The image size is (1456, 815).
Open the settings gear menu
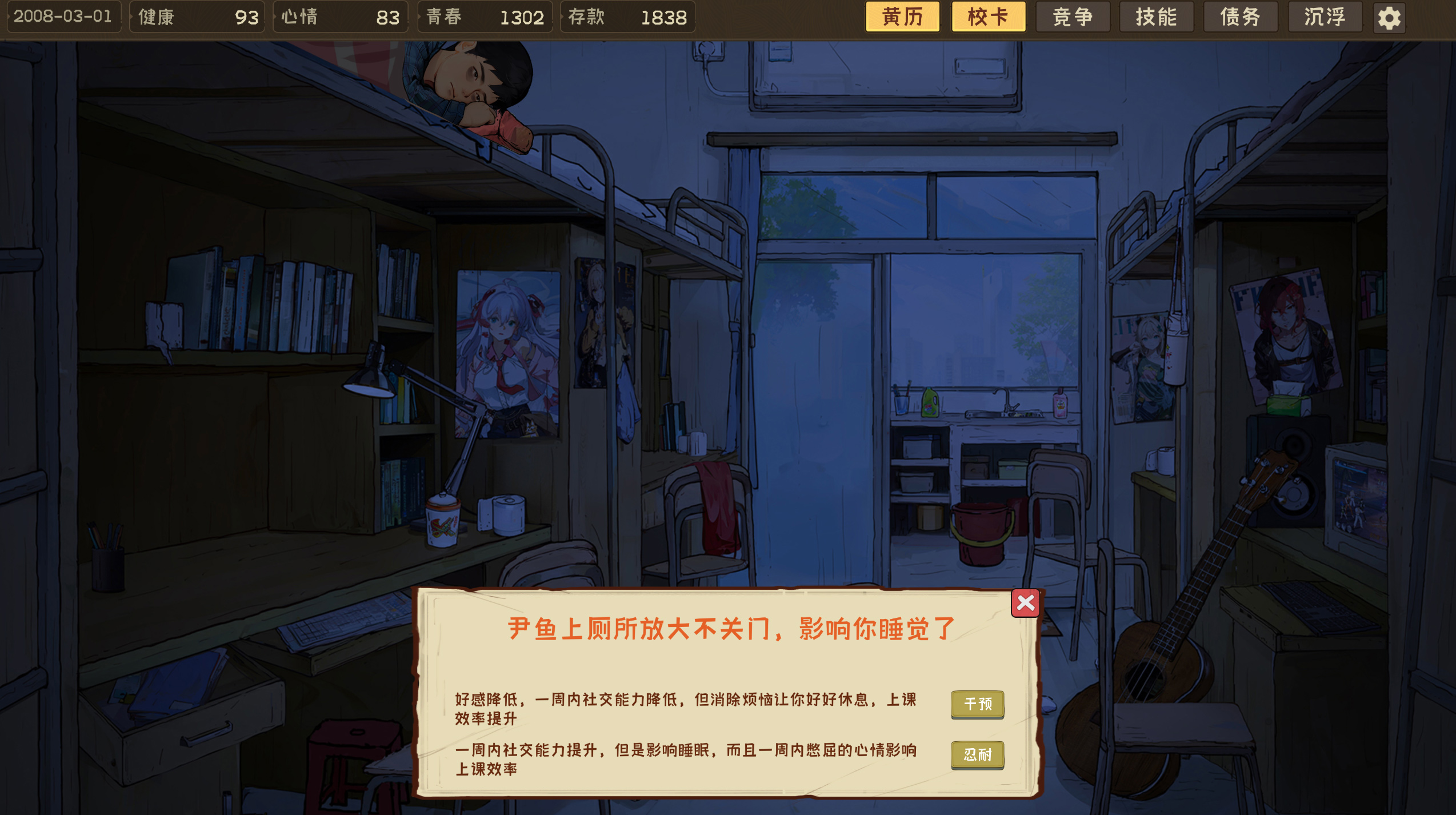1389,17
